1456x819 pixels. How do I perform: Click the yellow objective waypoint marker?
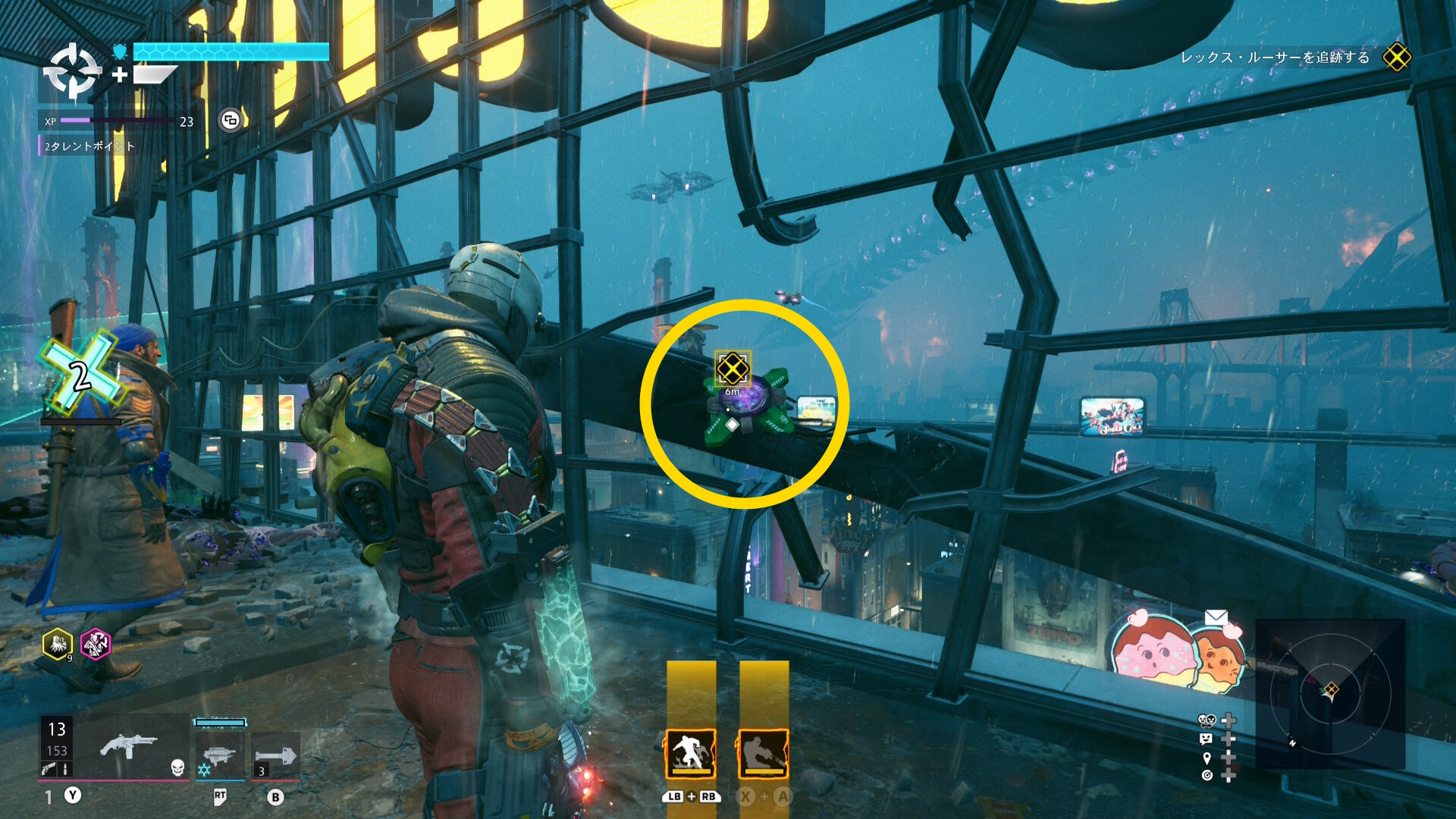pyautogui.click(x=733, y=369)
